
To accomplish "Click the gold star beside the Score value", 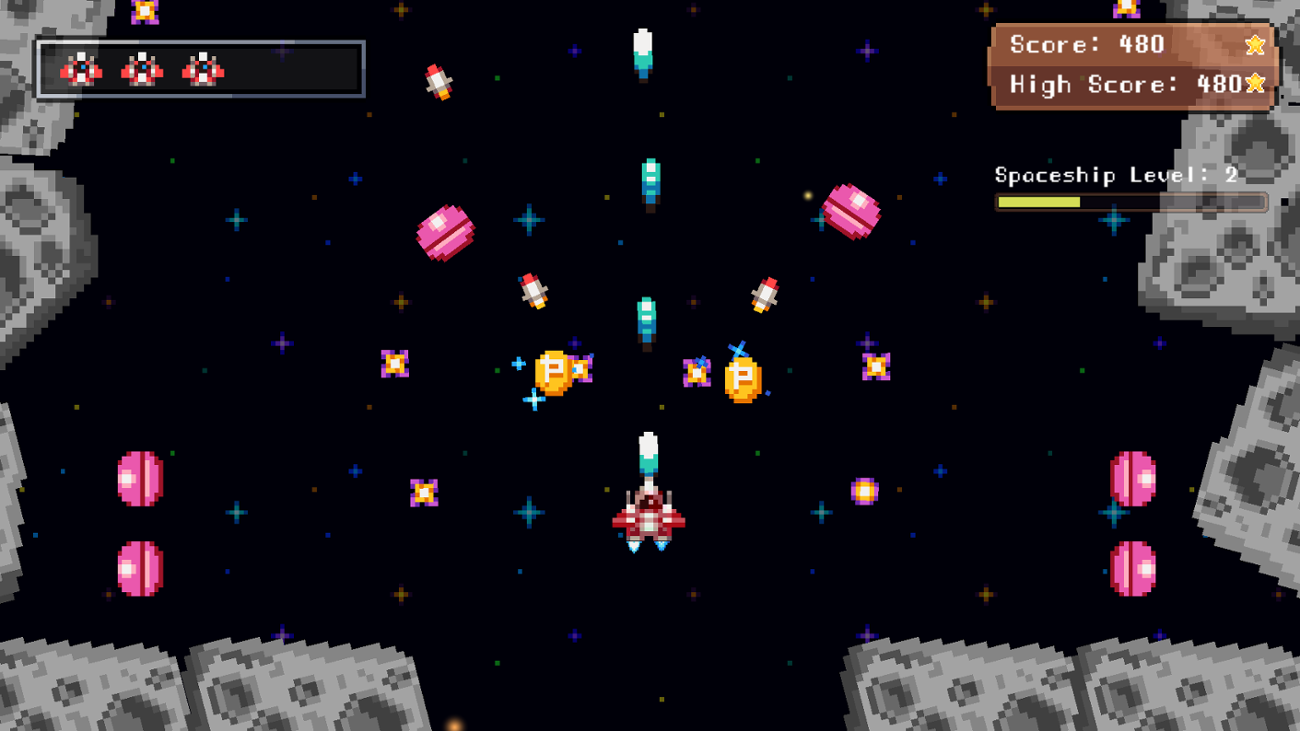I will pyautogui.click(x=1253, y=45).
